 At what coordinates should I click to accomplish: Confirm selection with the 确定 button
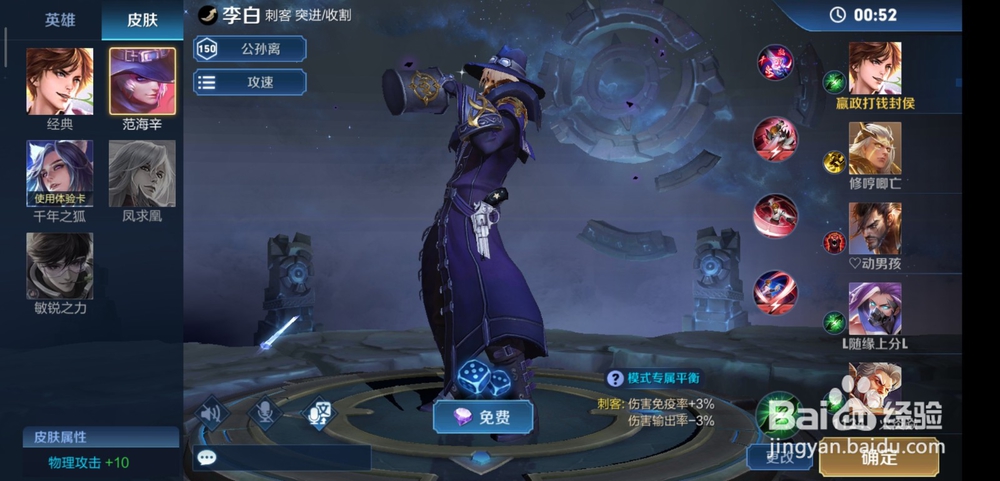point(879,458)
